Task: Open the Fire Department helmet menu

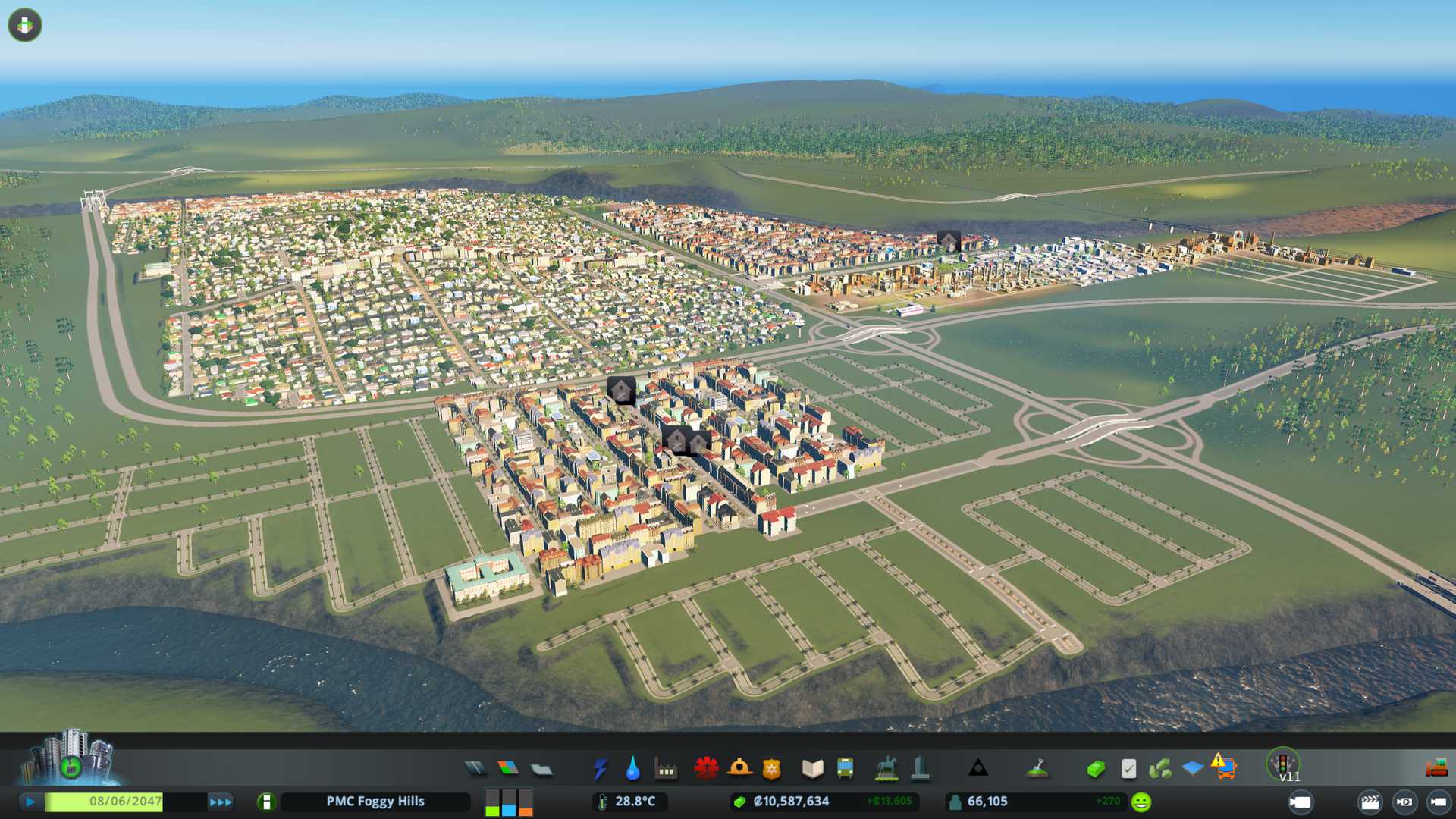Action: pos(739,769)
